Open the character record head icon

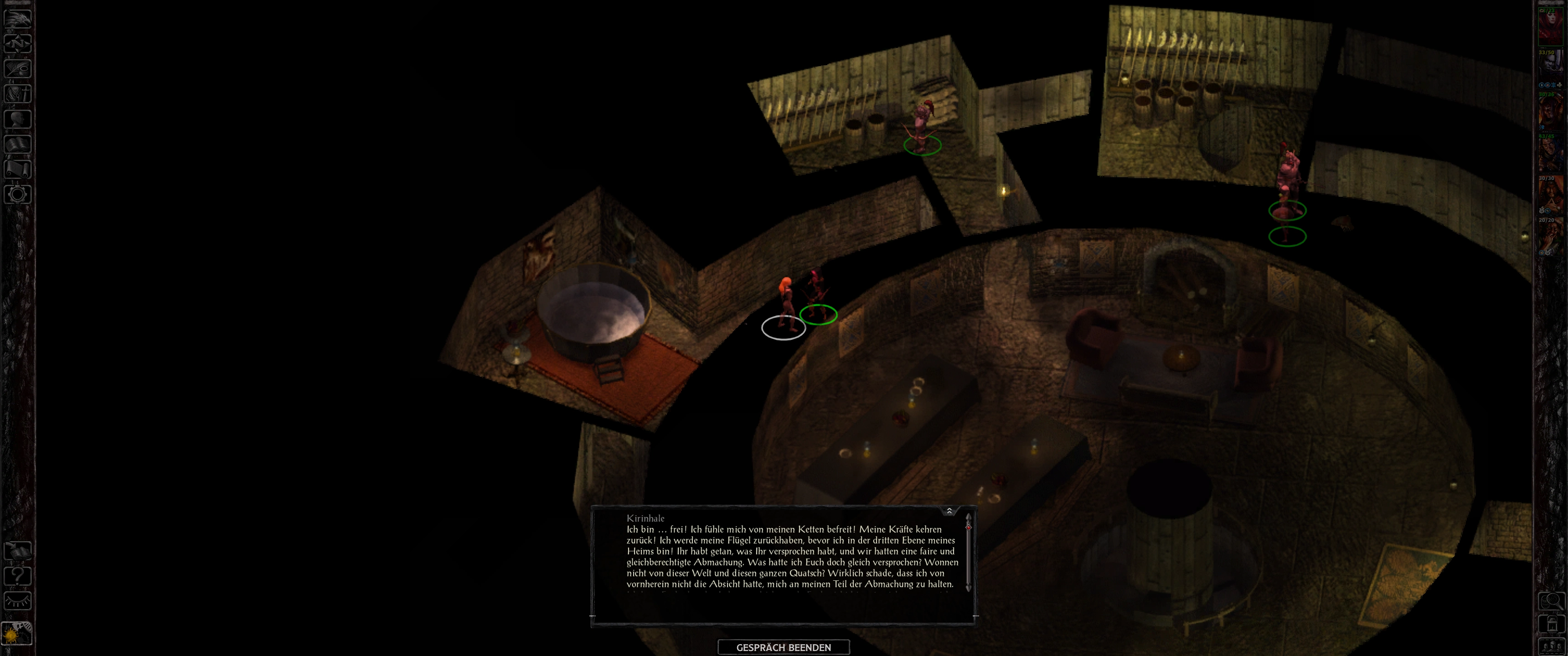pos(18,118)
